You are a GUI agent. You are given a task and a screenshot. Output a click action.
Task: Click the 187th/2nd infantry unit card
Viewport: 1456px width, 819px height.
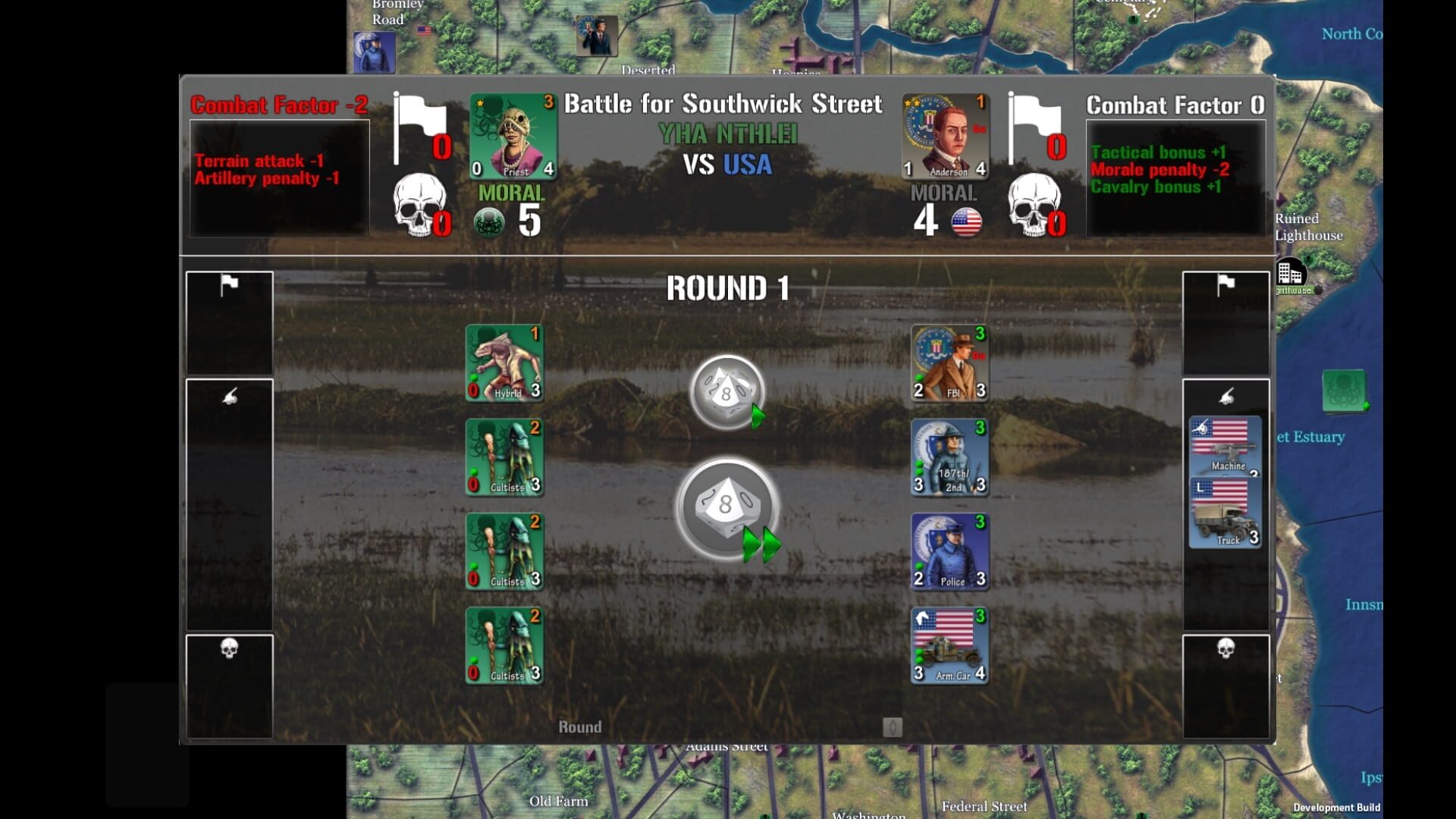[949, 460]
